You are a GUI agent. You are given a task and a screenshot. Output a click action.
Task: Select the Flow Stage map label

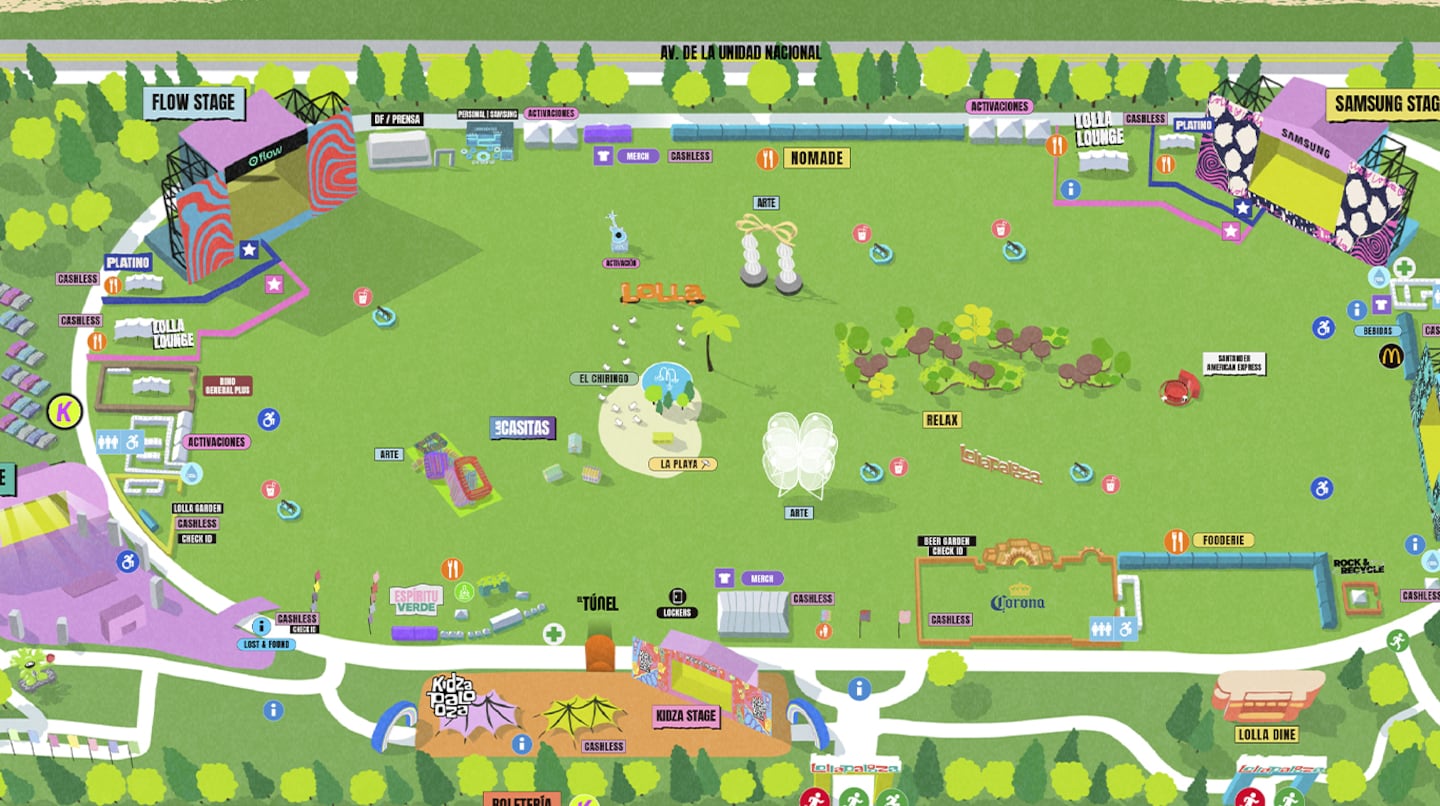point(194,102)
